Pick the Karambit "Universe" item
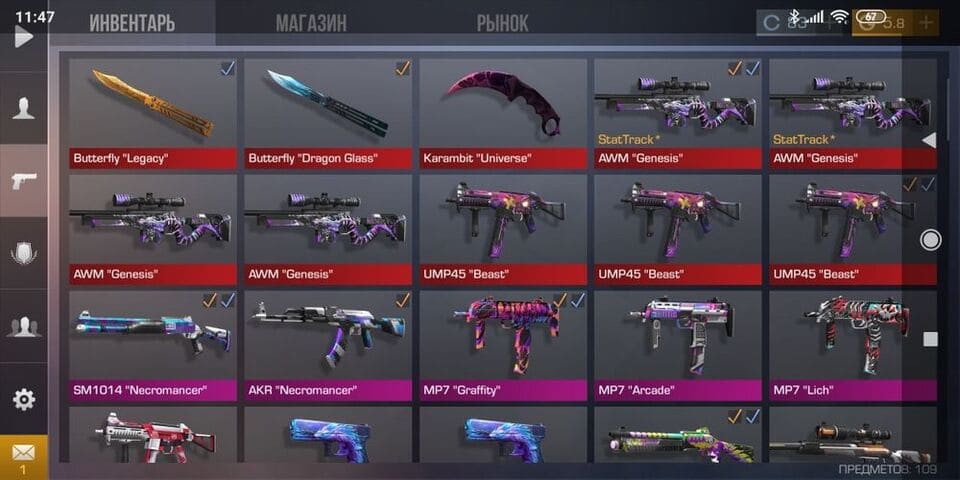960x480 pixels. click(503, 112)
